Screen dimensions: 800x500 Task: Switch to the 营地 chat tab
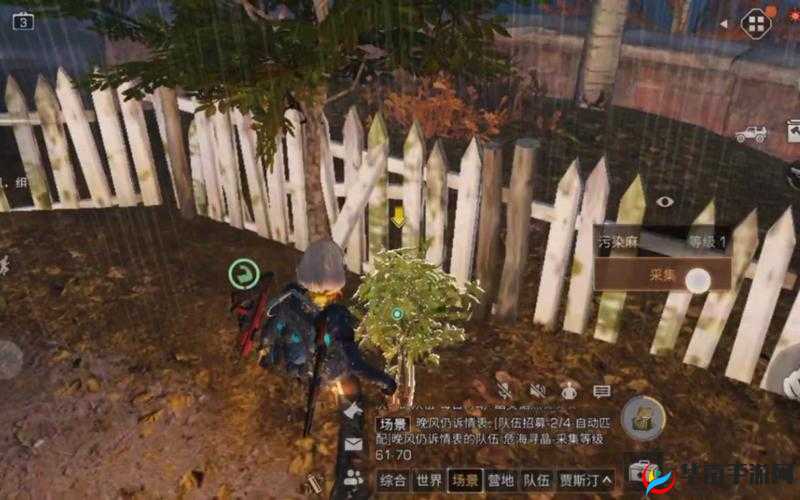pos(502,479)
